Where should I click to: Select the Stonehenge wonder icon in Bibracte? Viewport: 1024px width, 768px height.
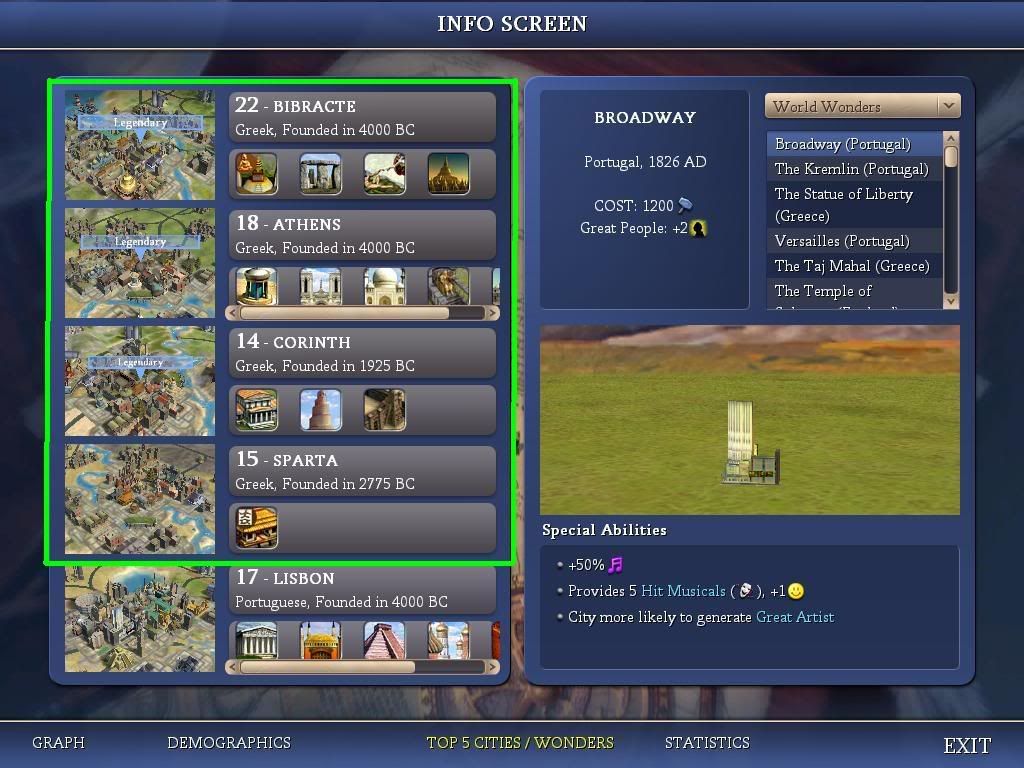321,173
